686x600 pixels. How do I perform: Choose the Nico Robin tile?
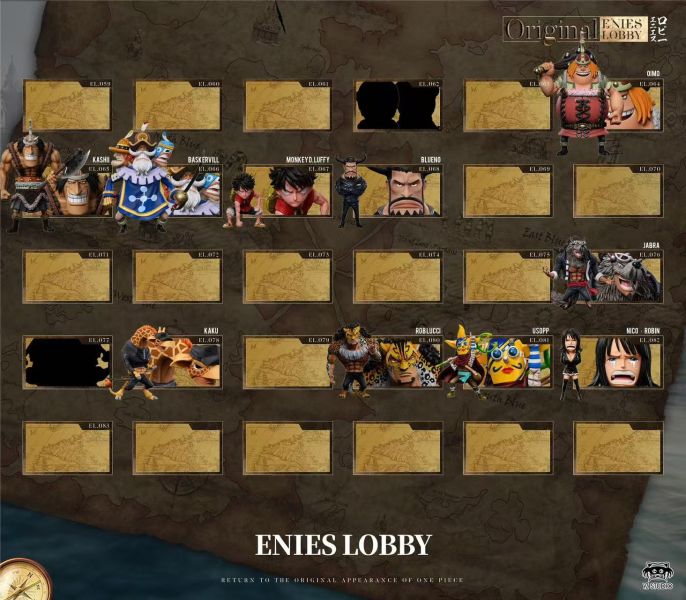(617, 362)
